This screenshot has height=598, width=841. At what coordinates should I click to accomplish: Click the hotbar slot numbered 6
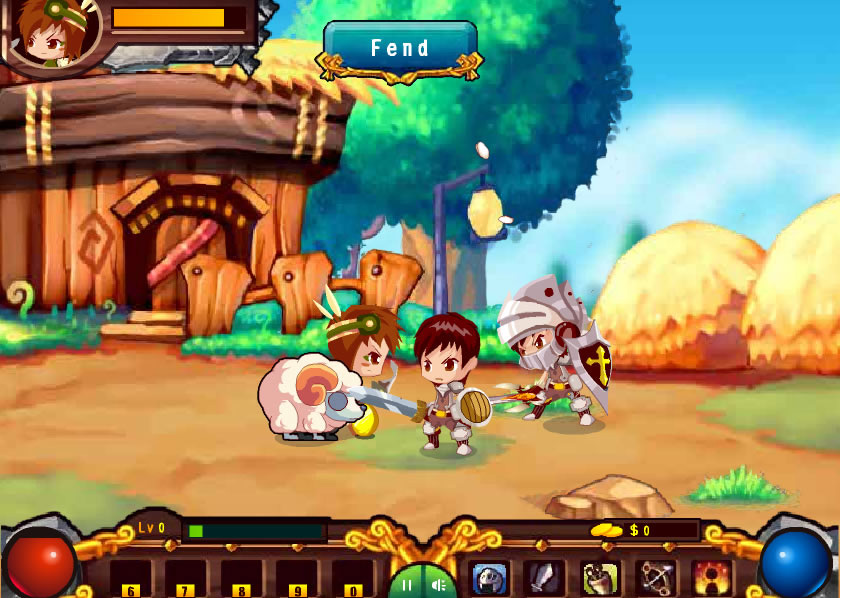(x=130, y=579)
